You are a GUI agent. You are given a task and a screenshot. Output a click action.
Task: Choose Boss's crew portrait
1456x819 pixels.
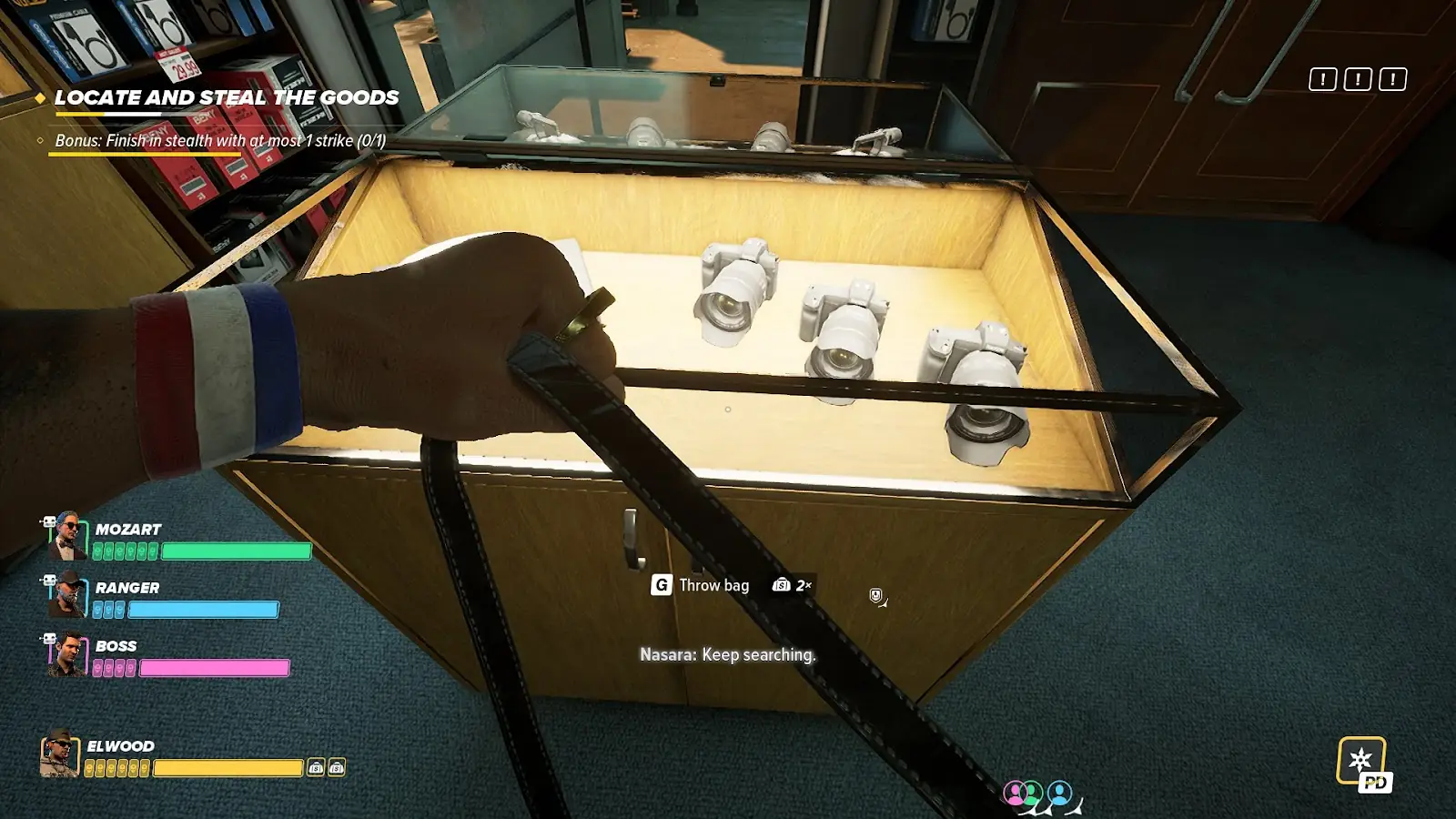point(66,653)
